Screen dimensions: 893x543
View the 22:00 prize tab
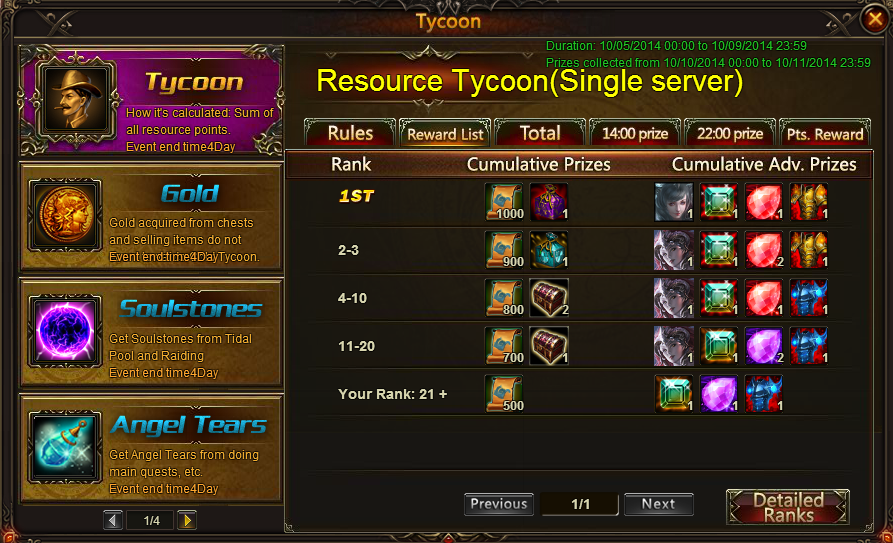coord(728,133)
